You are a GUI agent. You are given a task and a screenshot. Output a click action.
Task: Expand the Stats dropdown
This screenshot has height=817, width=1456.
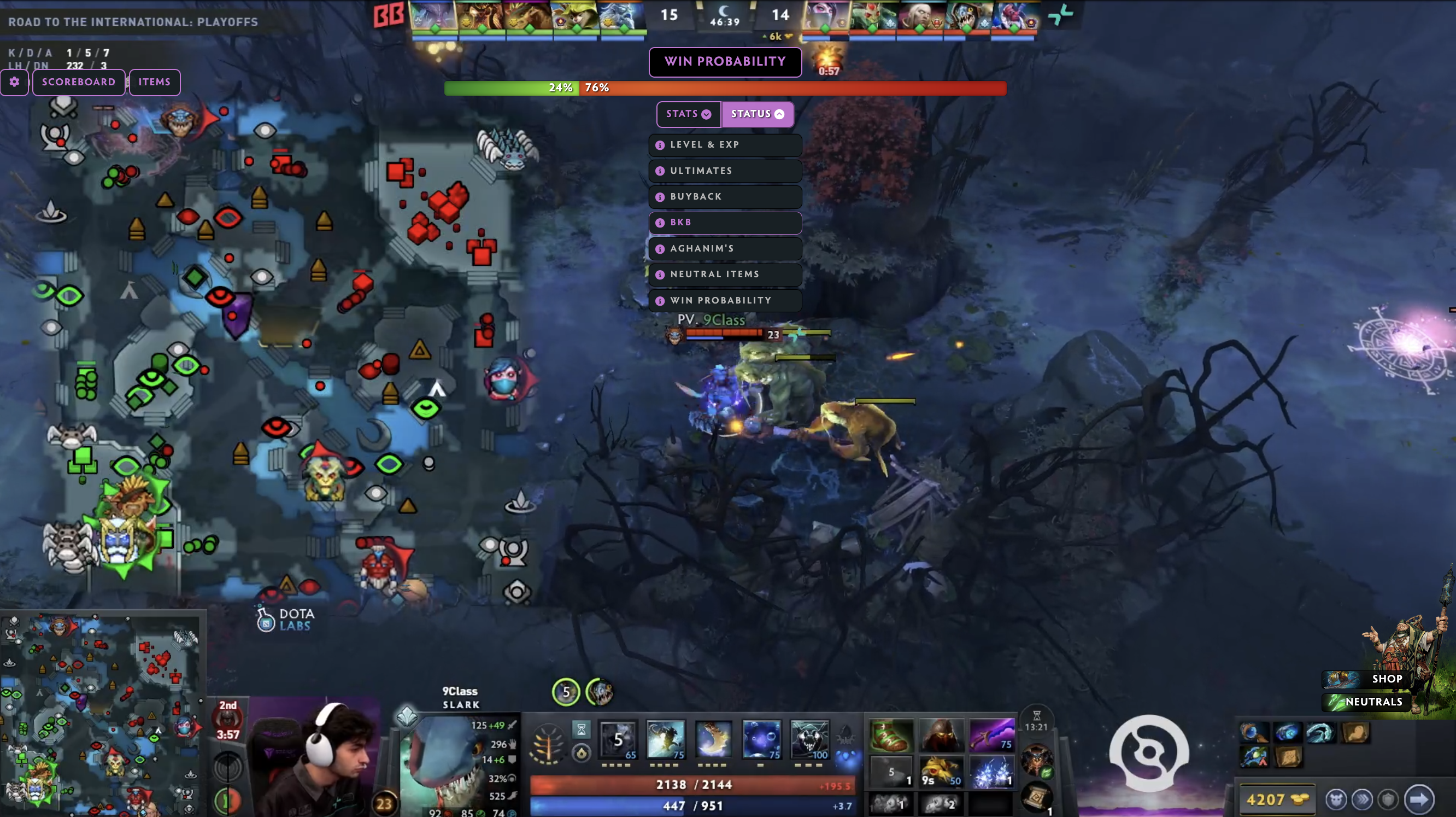tap(688, 114)
